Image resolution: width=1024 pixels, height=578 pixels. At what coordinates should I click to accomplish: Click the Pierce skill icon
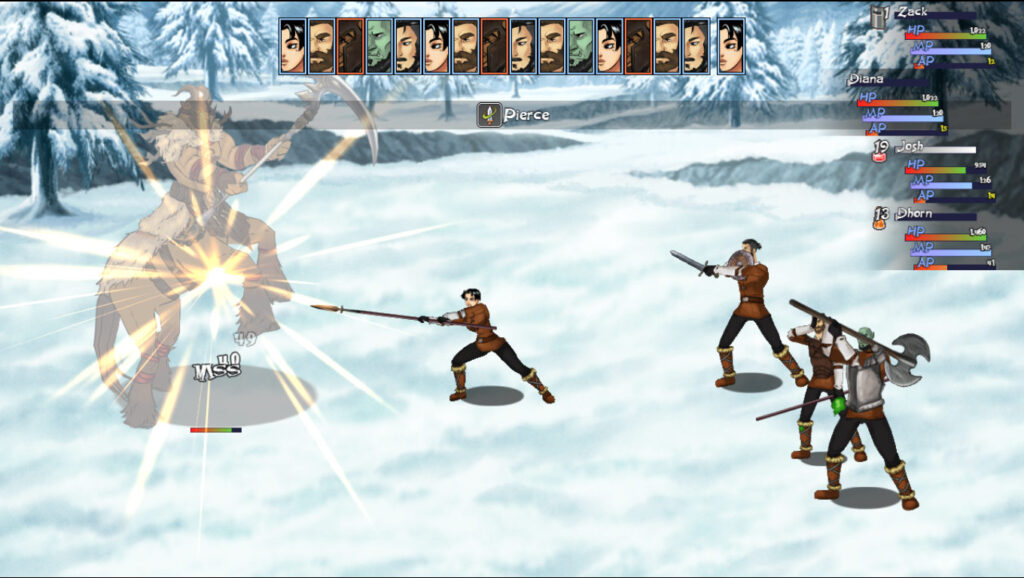point(488,115)
